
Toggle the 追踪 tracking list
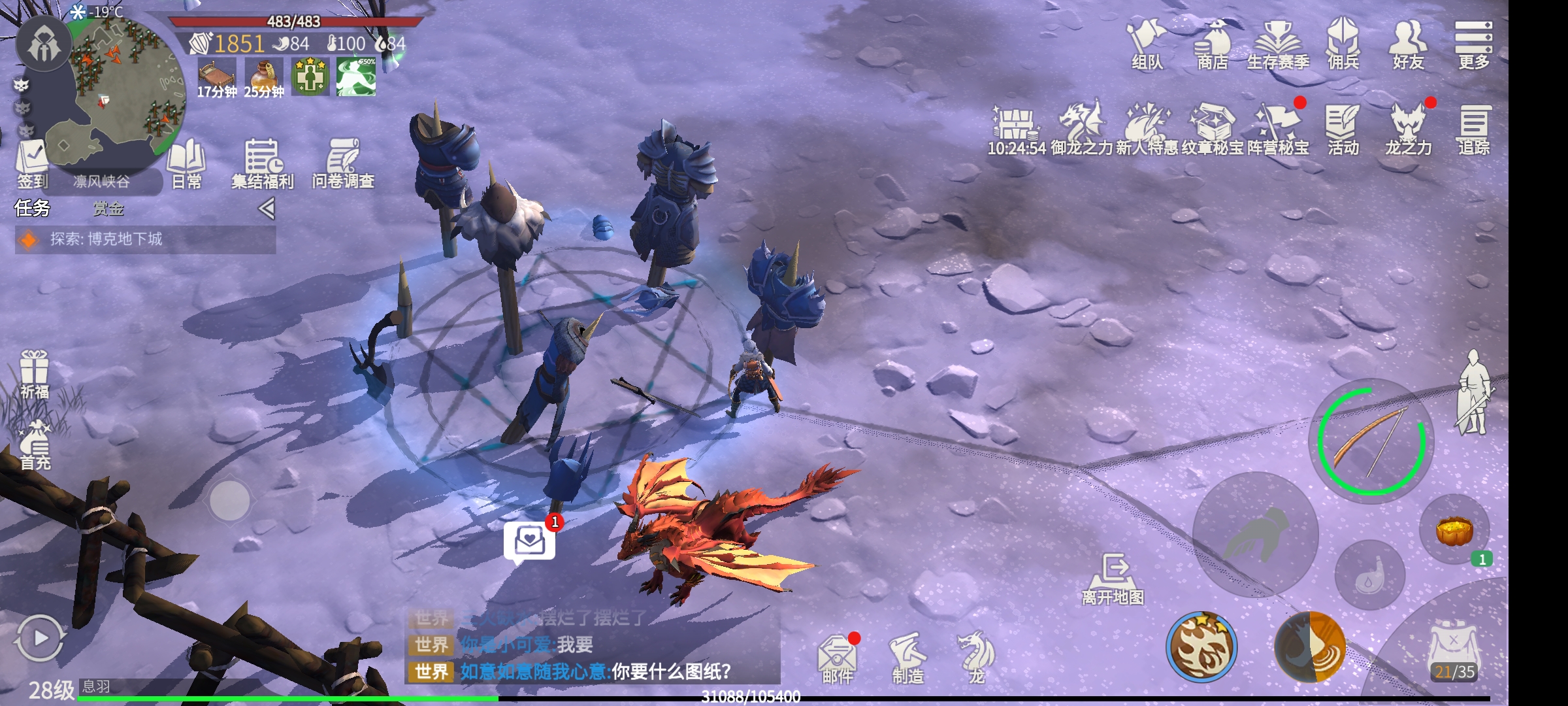pyautogui.click(x=1473, y=128)
